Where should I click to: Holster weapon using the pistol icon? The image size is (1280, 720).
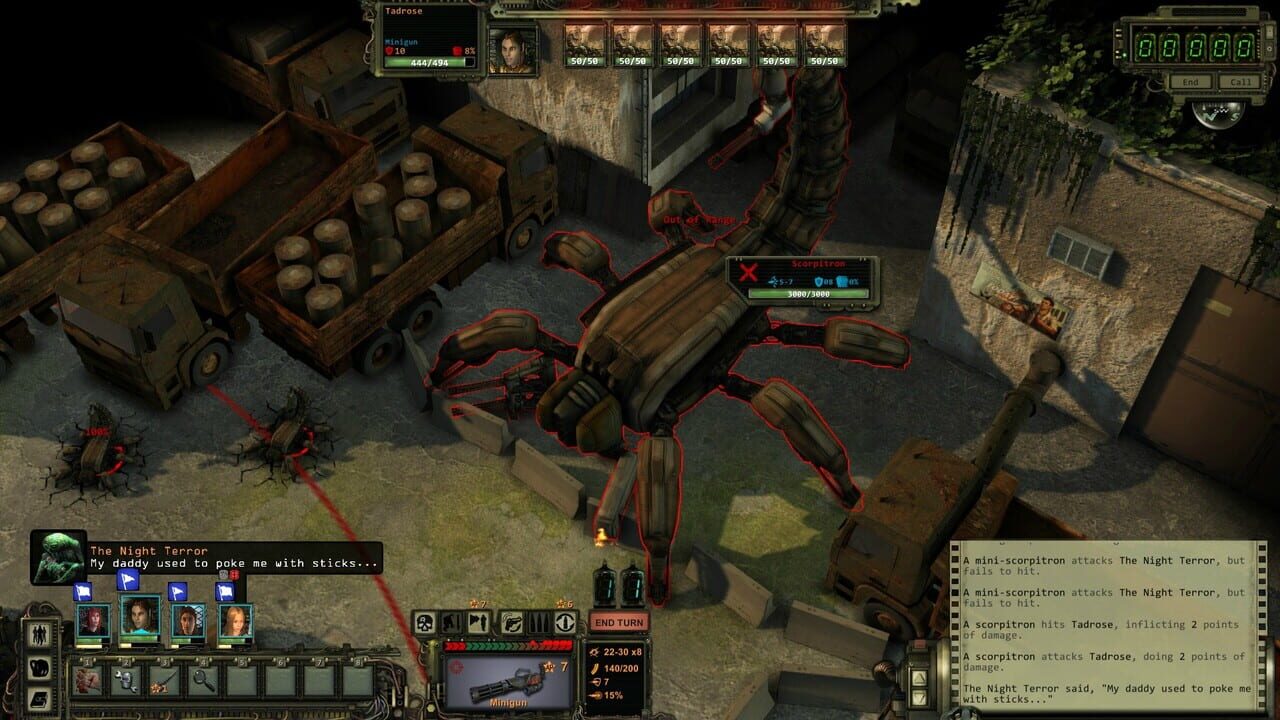click(x=512, y=624)
